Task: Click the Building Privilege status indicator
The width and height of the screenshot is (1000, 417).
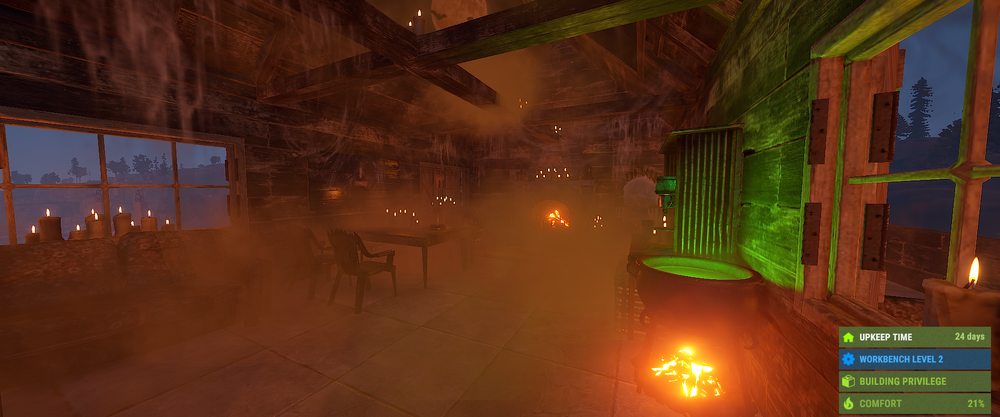Action: coord(914,381)
